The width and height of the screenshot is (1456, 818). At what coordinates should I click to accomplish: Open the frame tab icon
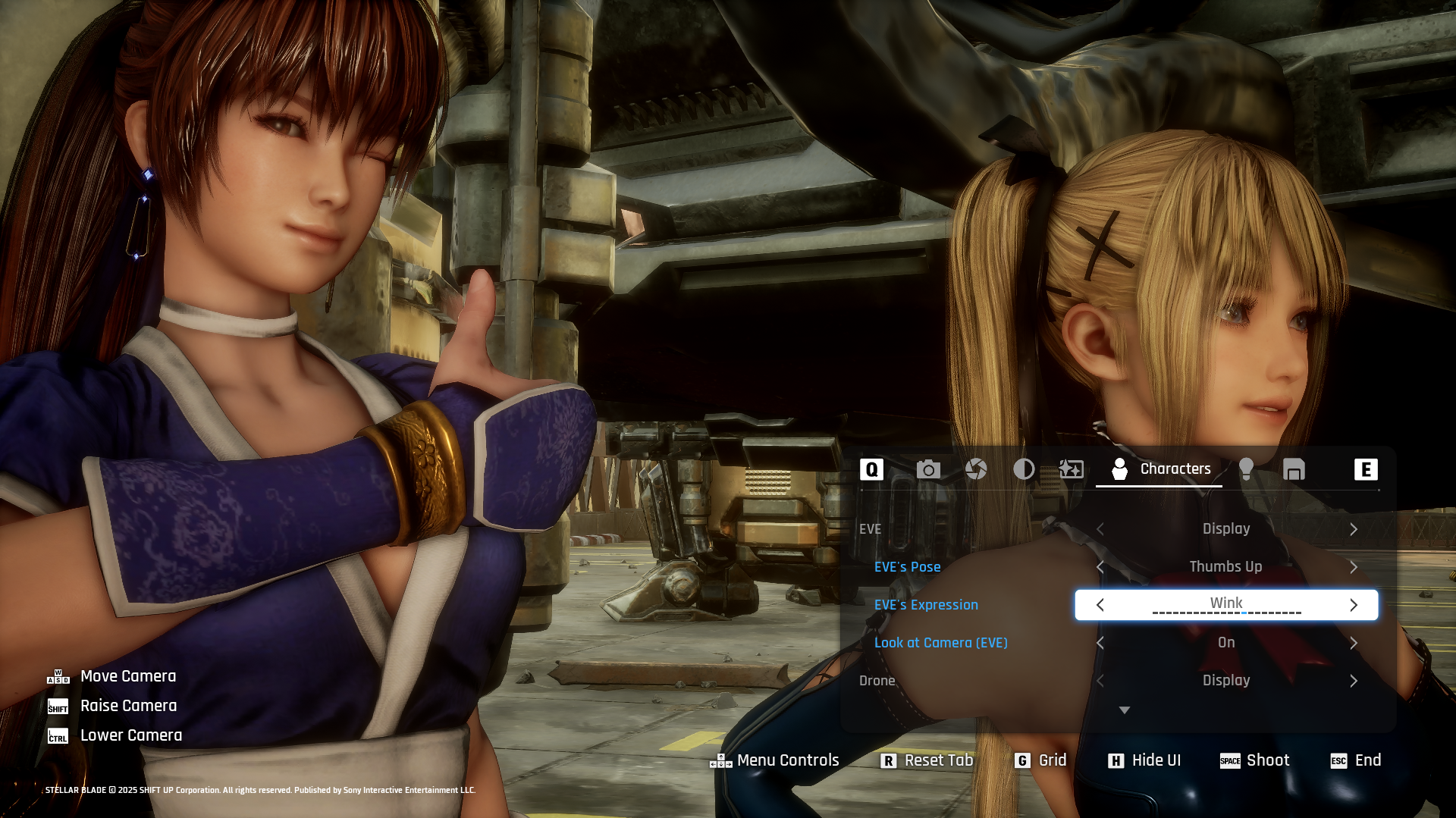(x=1294, y=469)
